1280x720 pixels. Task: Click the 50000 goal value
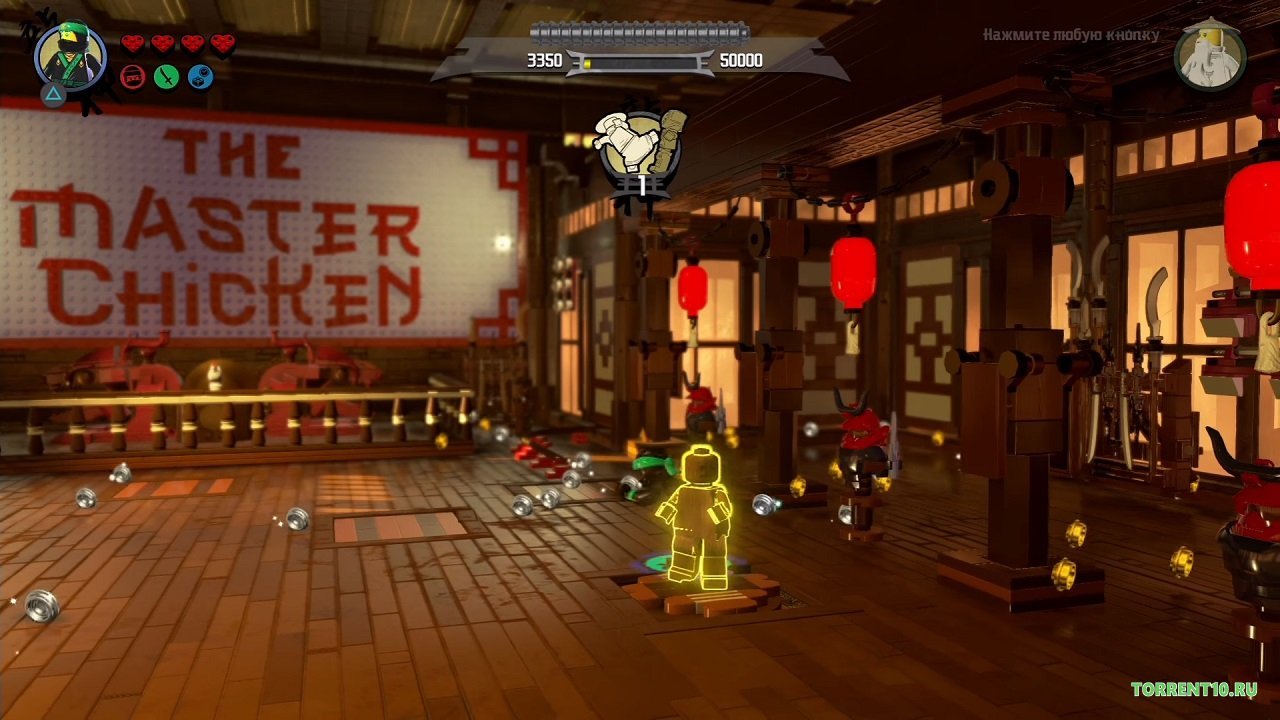[740, 61]
